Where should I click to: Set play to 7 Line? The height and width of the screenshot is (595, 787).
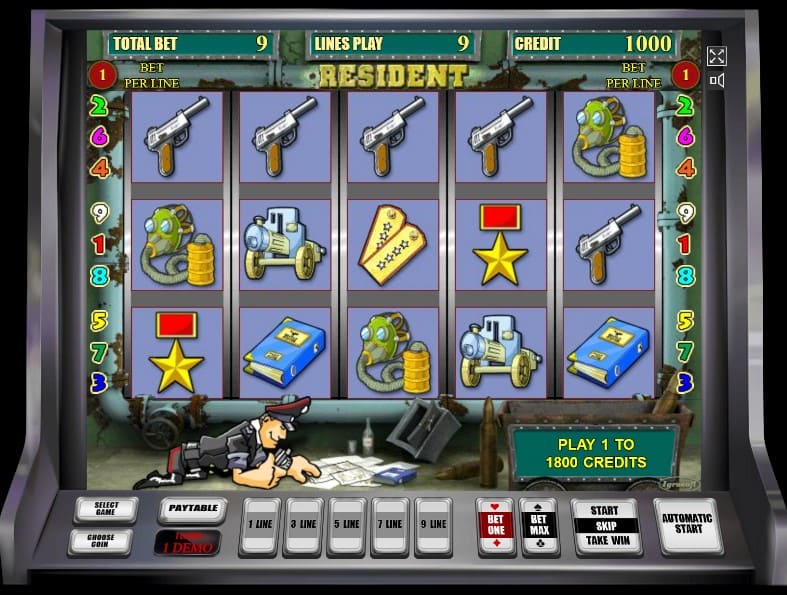click(x=390, y=525)
